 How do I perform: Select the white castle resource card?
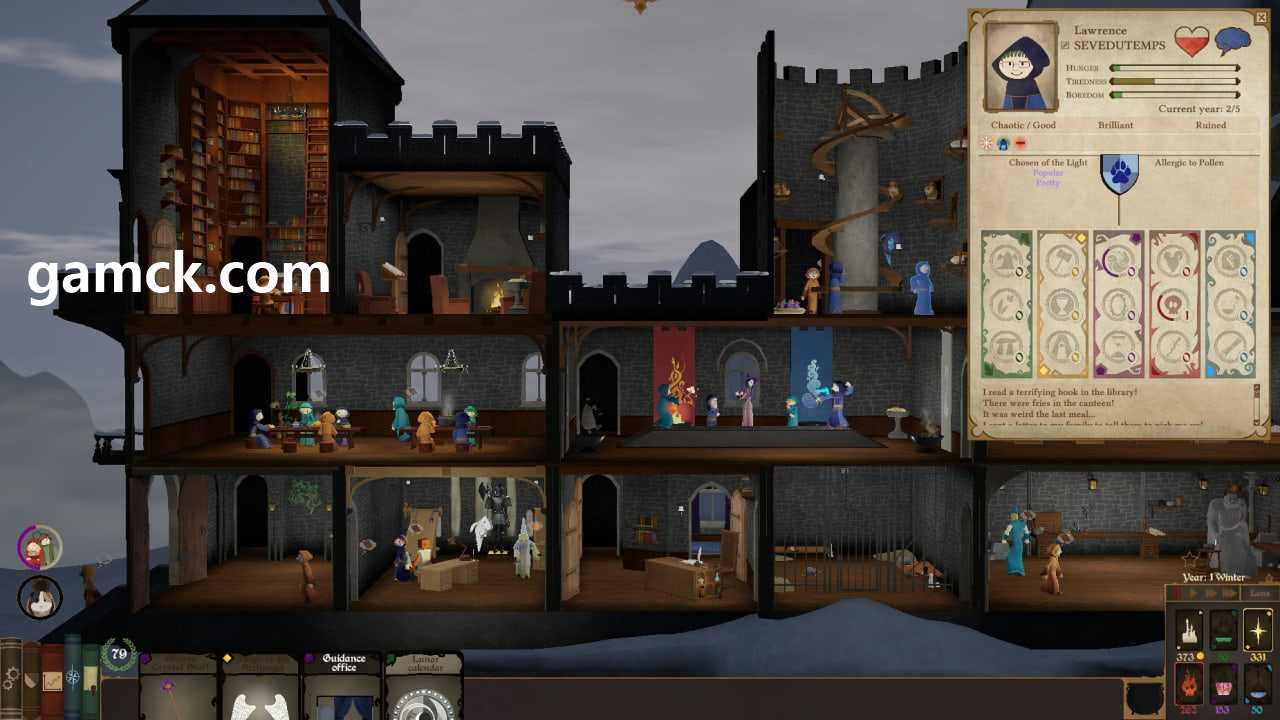(1190, 632)
